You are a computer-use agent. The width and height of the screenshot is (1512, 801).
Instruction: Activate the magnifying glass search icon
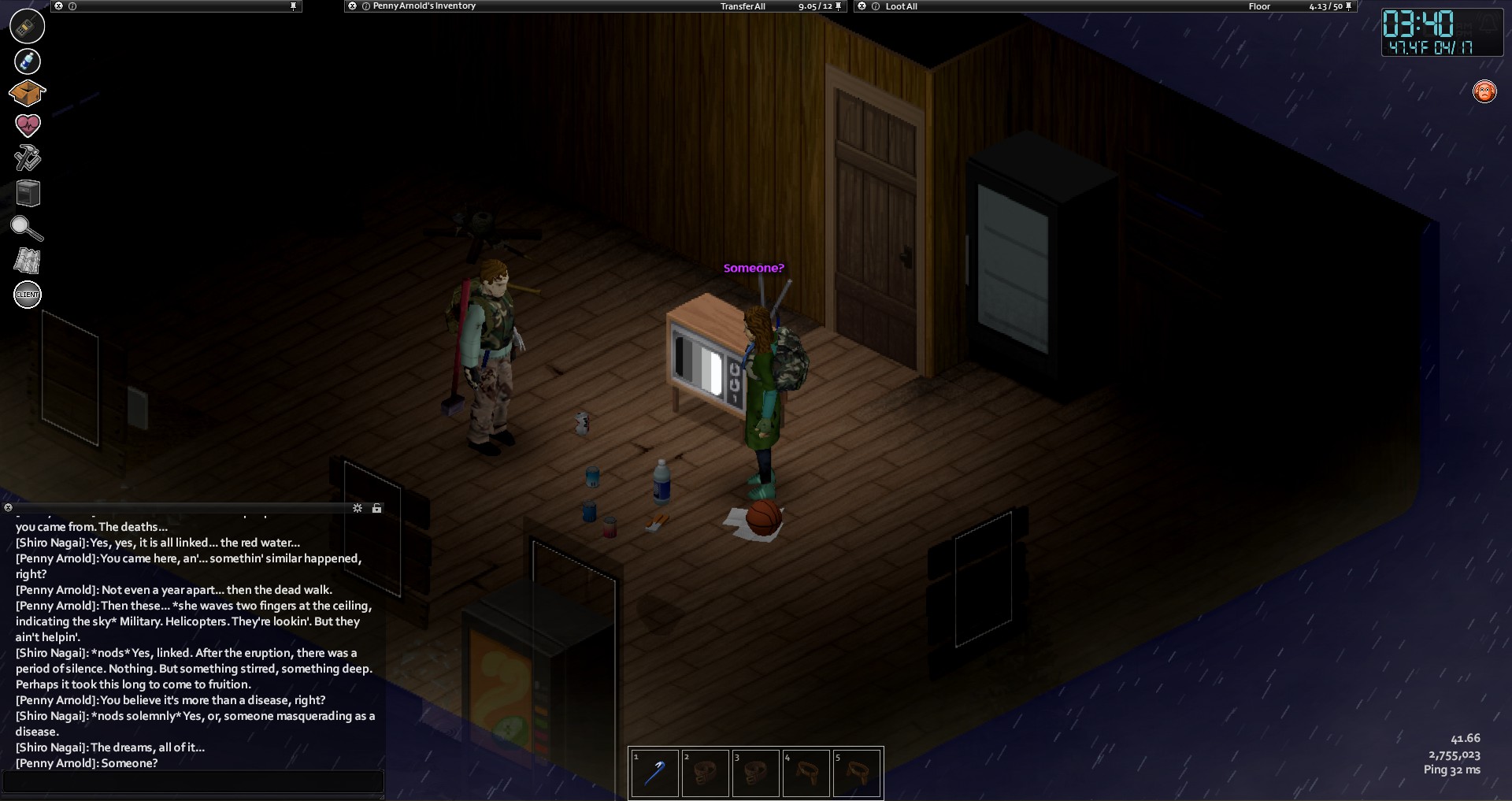[26, 228]
